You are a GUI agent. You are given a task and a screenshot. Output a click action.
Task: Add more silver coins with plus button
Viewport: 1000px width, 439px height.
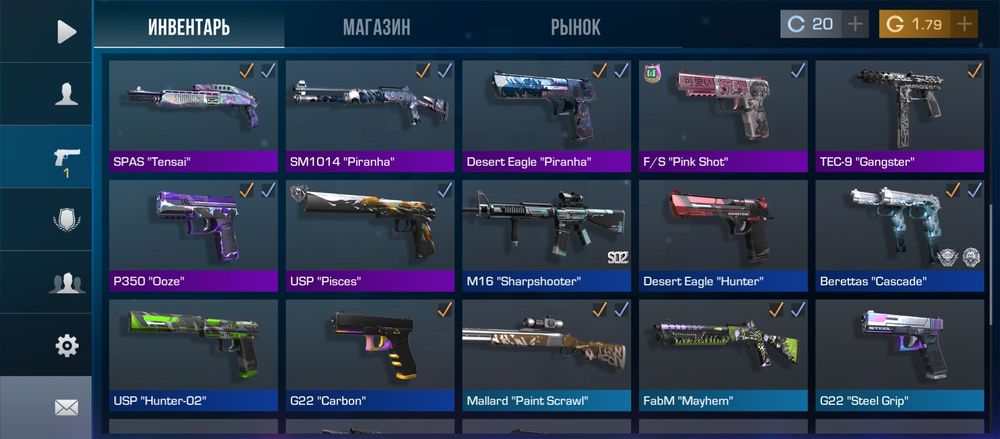pyautogui.click(x=855, y=24)
